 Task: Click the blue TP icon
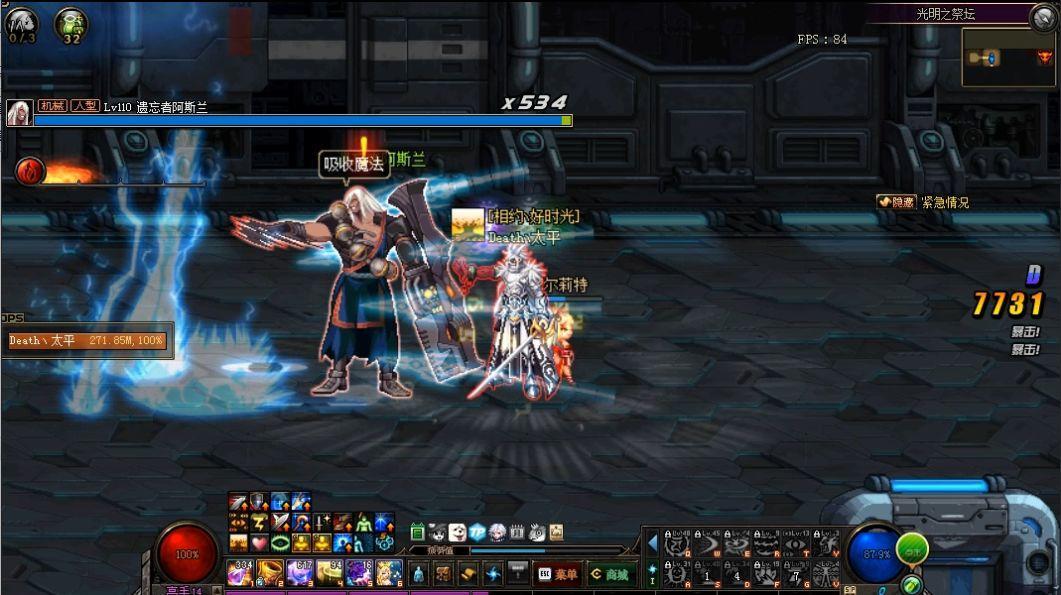pyautogui.click(x=478, y=532)
